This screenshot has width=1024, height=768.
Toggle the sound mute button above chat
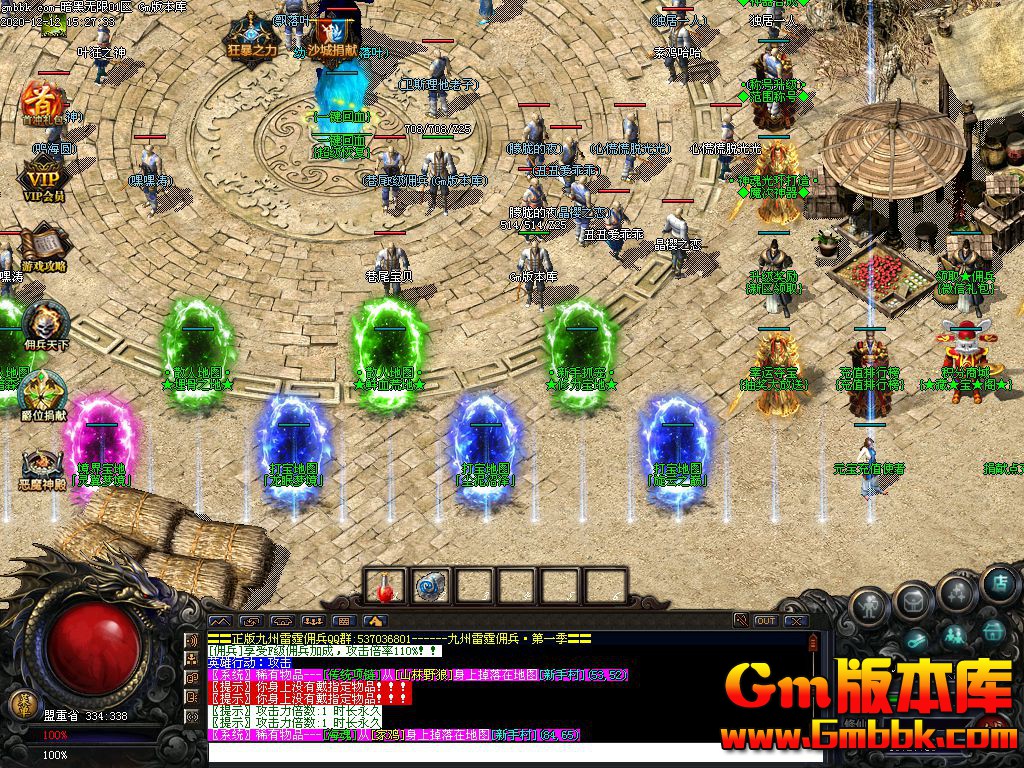pos(740,621)
